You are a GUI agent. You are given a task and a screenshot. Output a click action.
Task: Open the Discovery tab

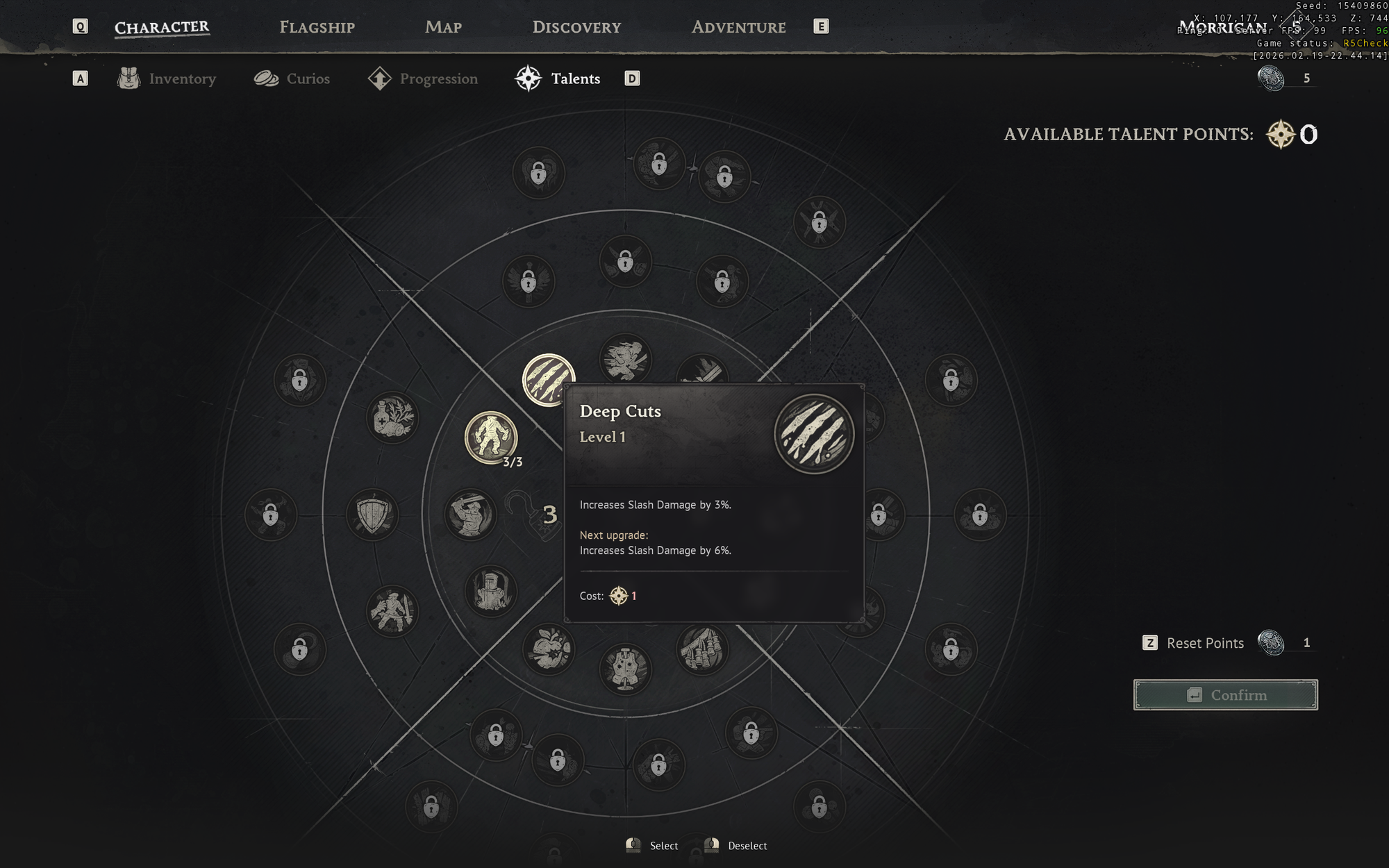576,27
